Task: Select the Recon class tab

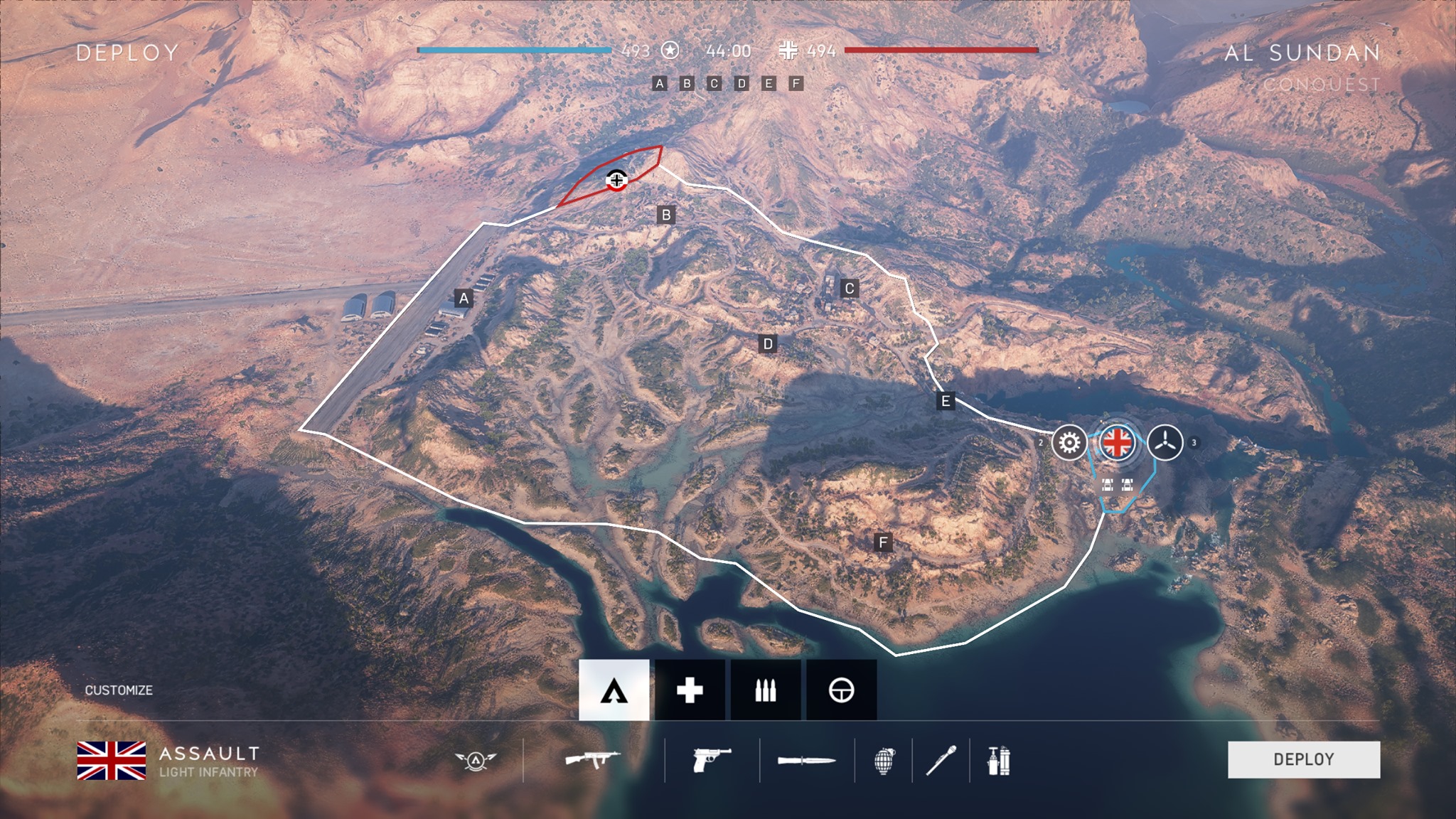Action: click(841, 690)
